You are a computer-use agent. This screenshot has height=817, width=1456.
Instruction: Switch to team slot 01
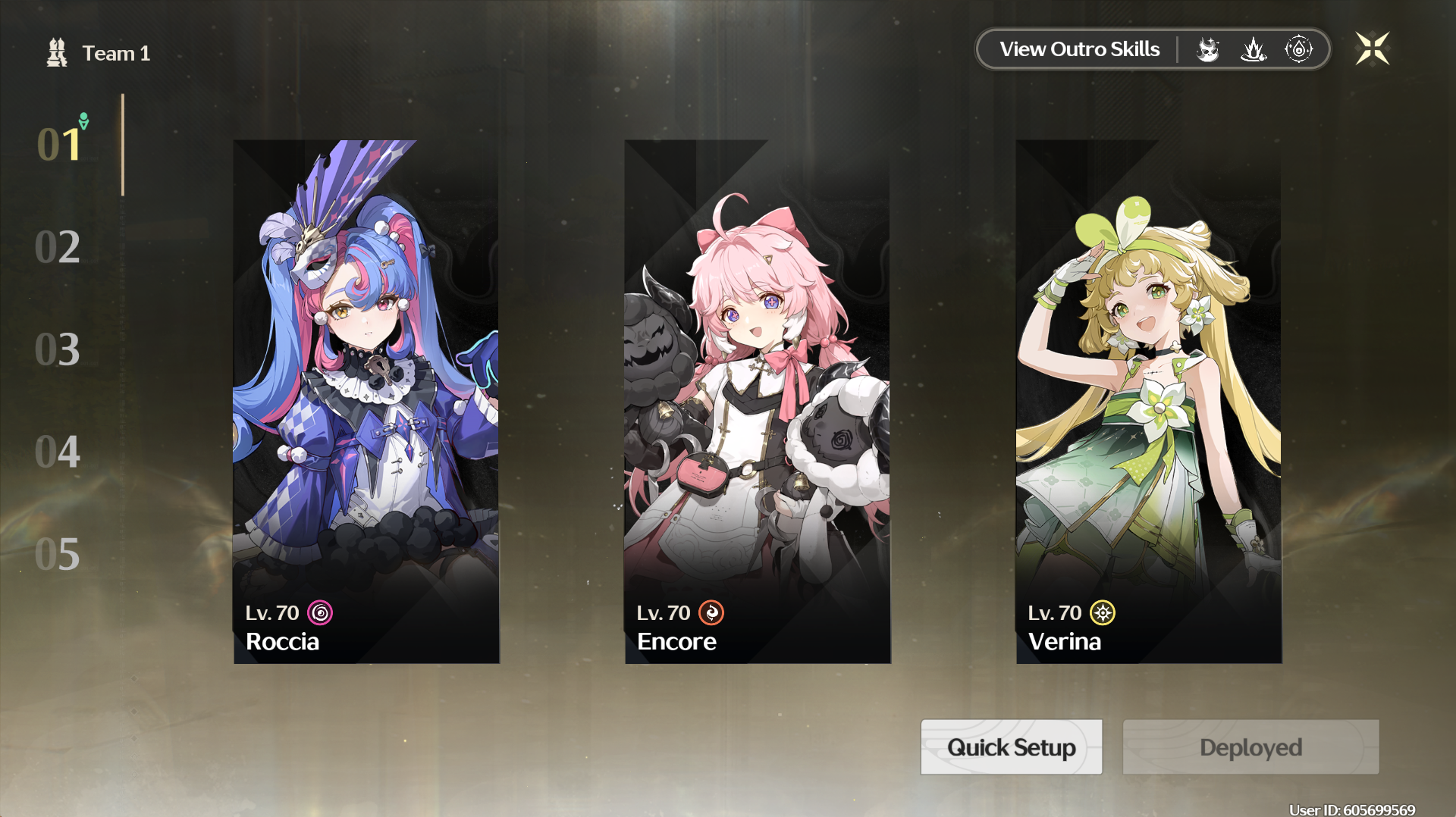[x=59, y=144]
